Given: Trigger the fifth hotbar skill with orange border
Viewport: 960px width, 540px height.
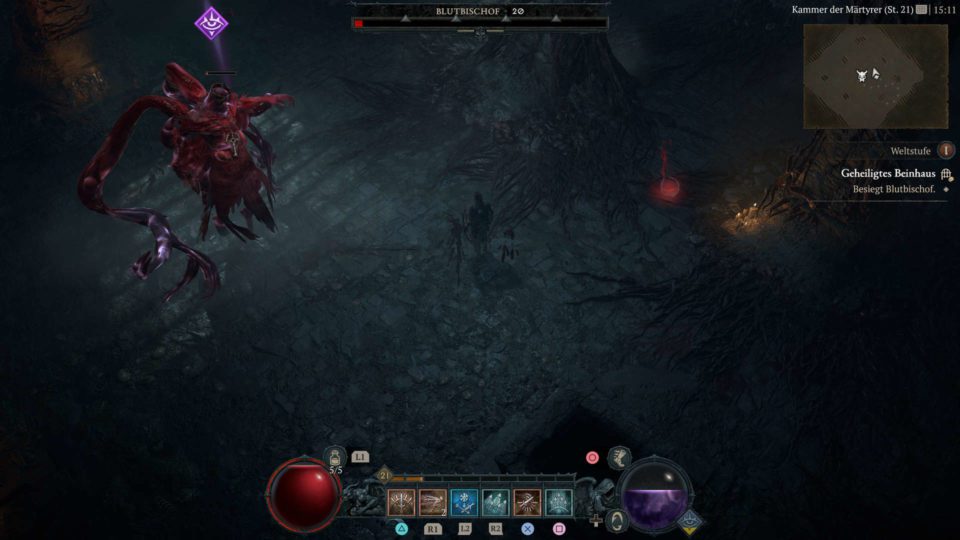Looking at the screenshot, I should click(527, 502).
